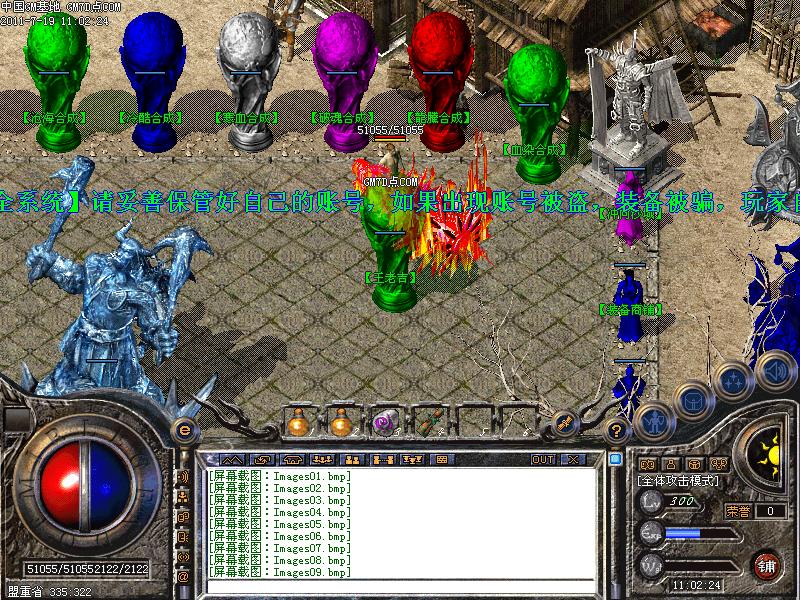This screenshot has width=800, height=600.
Task: Open the question mark help button
Action: [x=617, y=431]
